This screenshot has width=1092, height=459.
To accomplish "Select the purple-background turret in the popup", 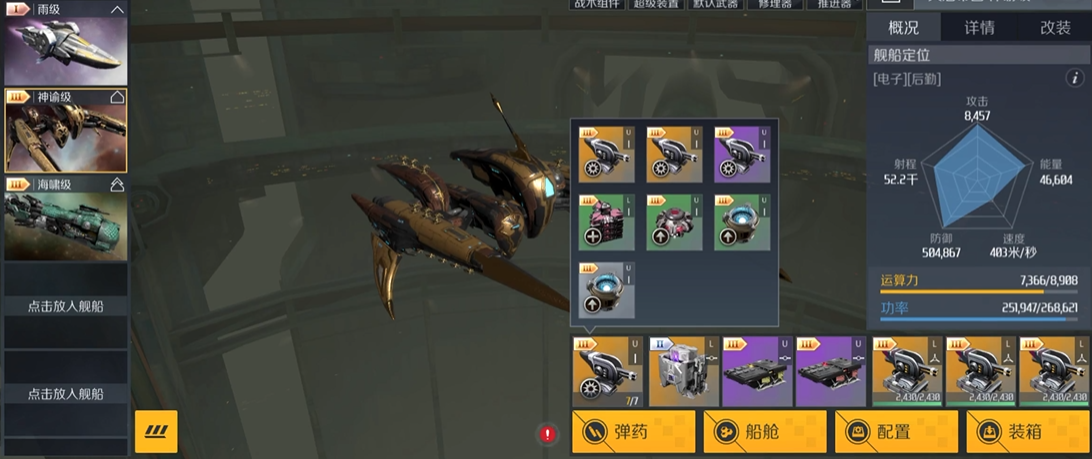I will tap(742, 154).
